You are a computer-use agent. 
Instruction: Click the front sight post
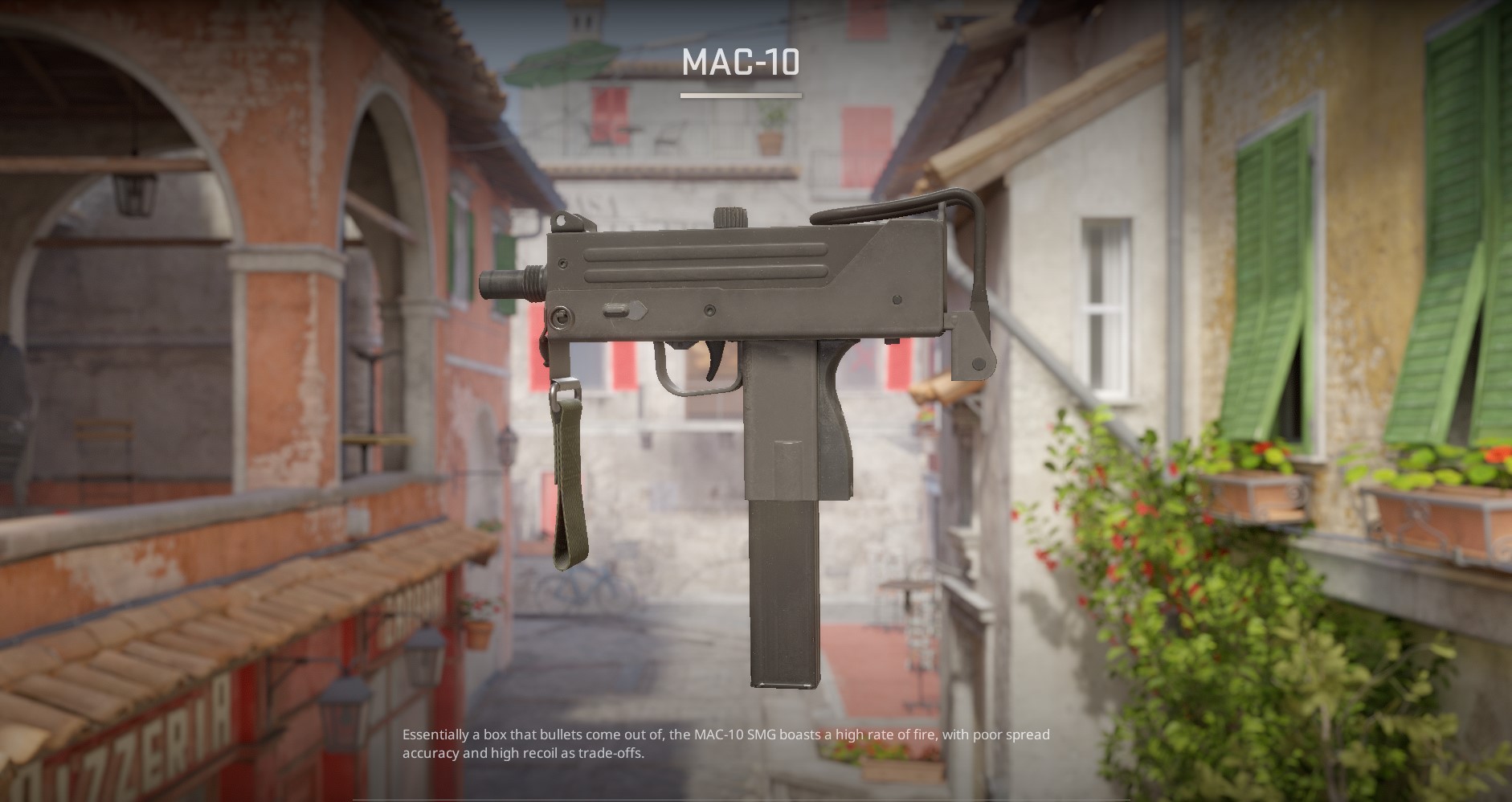[x=562, y=221]
